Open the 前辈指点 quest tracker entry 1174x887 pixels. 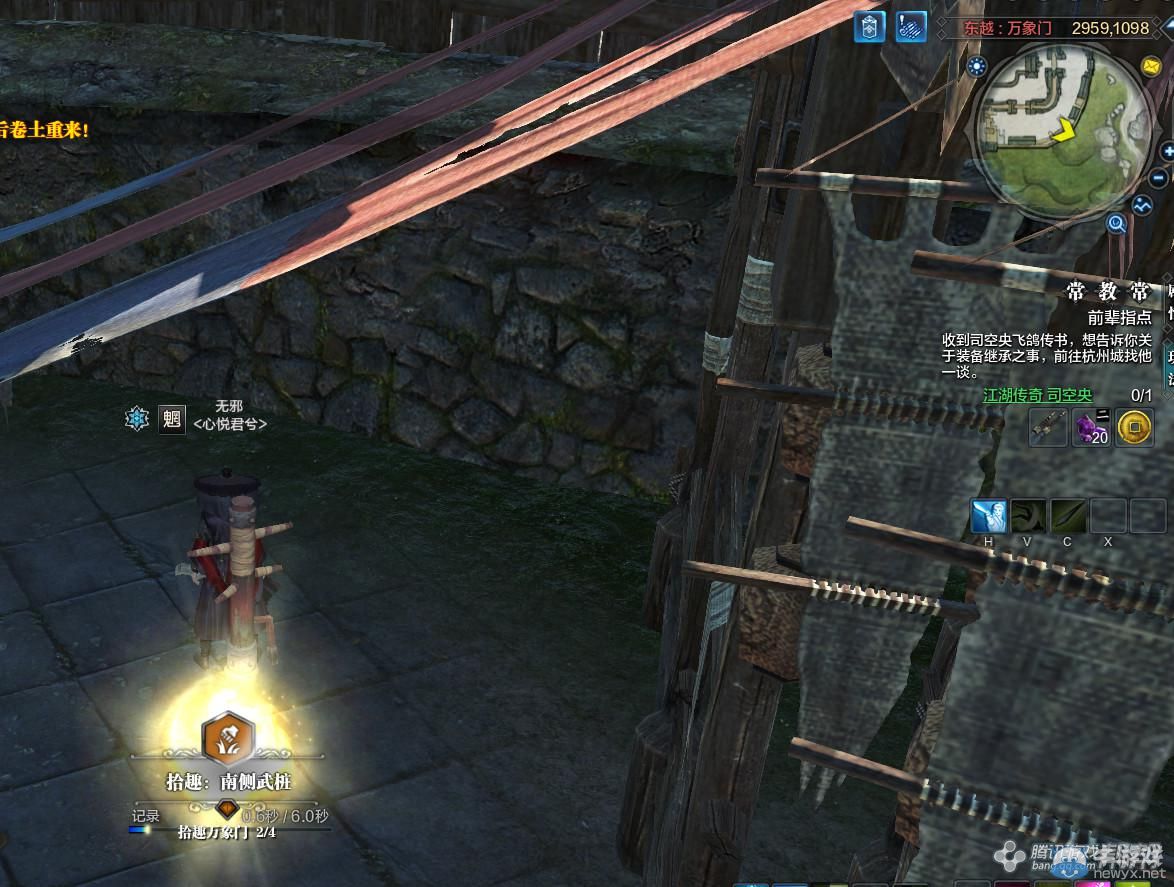click(1119, 317)
